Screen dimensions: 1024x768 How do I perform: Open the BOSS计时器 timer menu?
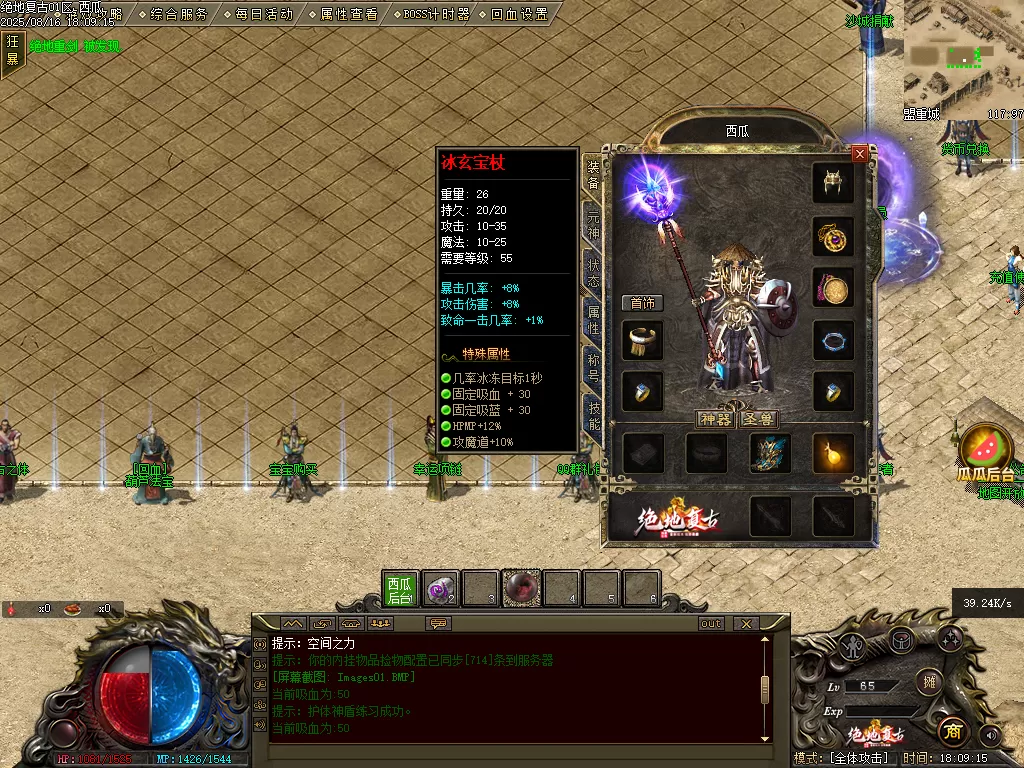point(434,14)
